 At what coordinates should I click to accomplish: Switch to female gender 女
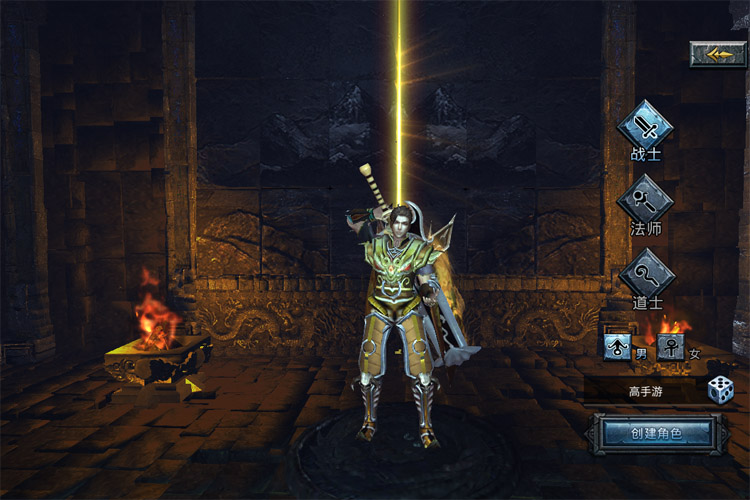click(x=670, y=347)
